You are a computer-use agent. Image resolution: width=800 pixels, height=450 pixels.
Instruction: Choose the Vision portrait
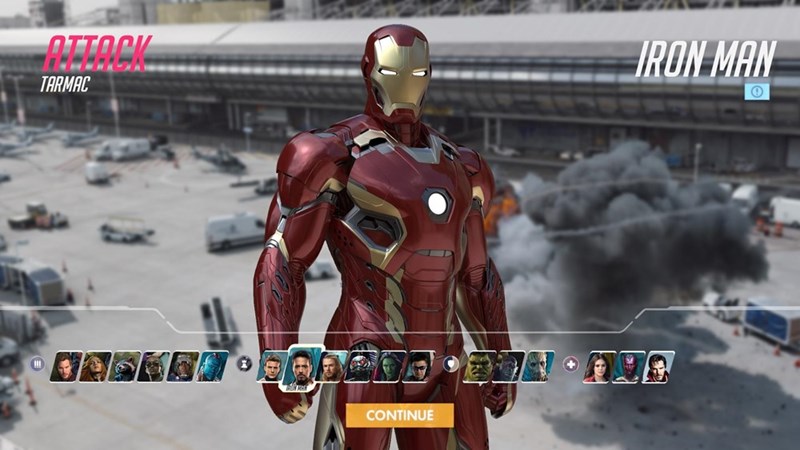pyautogui.click(x=629, y=366)
